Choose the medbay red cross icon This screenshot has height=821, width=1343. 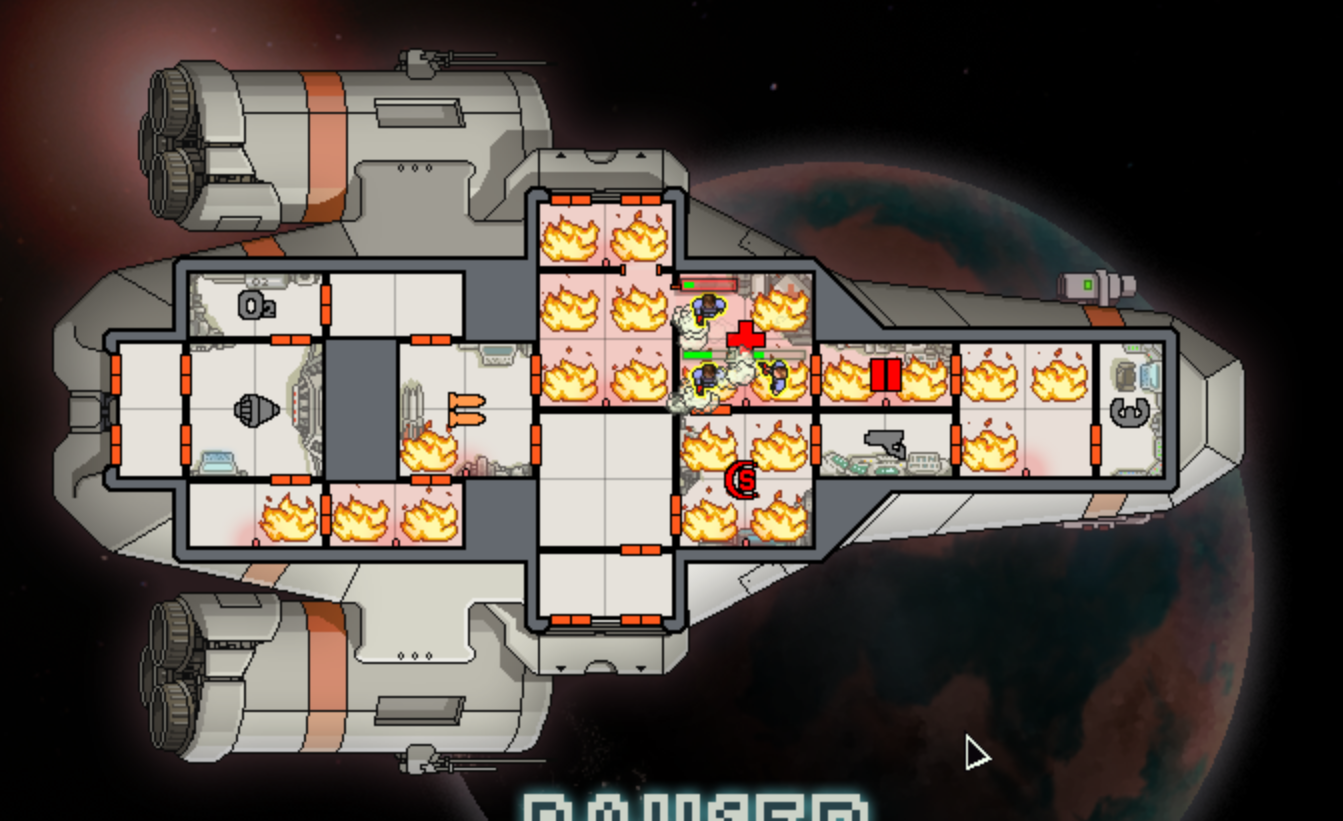coord(746,337)
